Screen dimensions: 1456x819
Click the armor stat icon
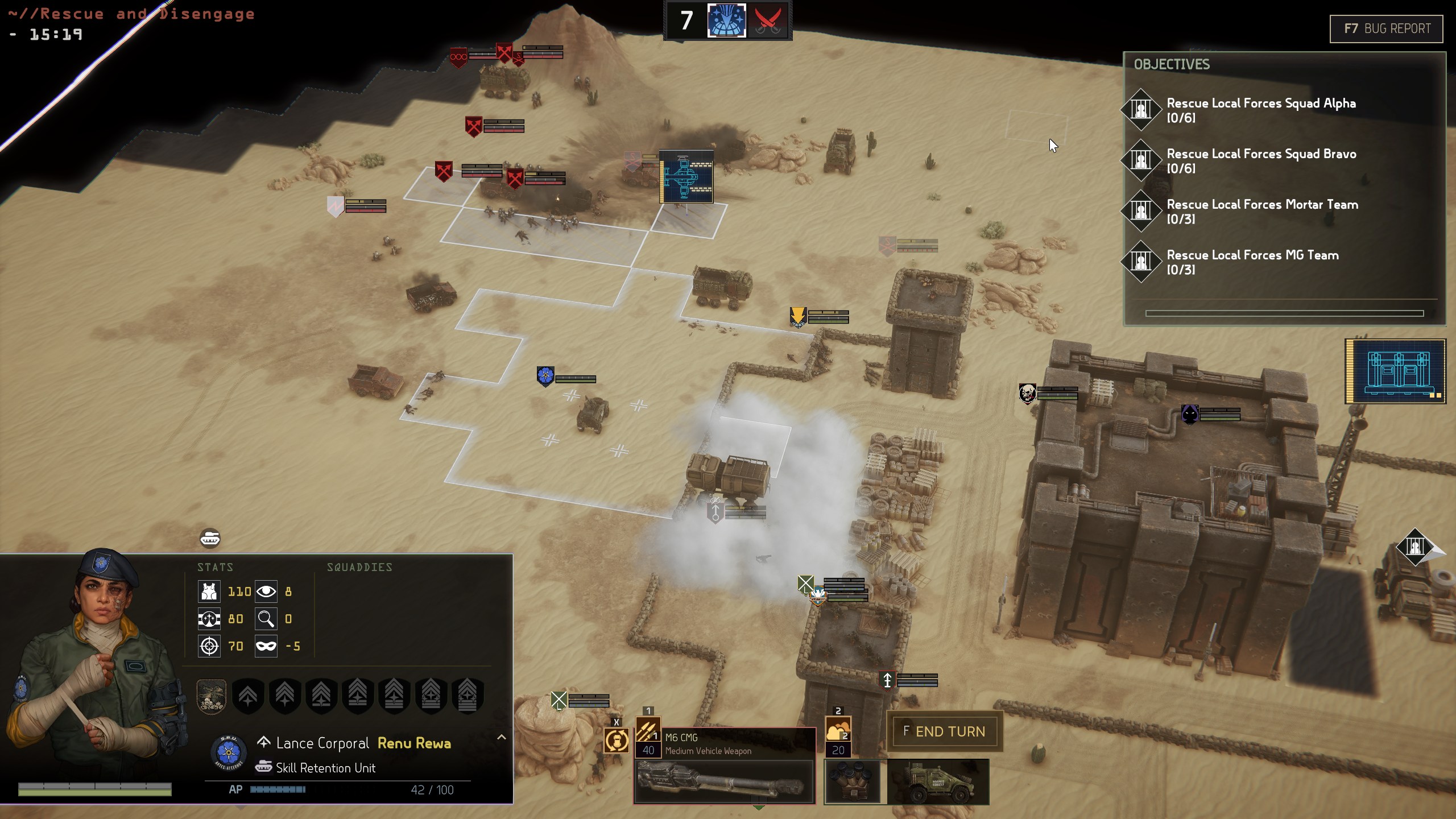coord(209,591)
